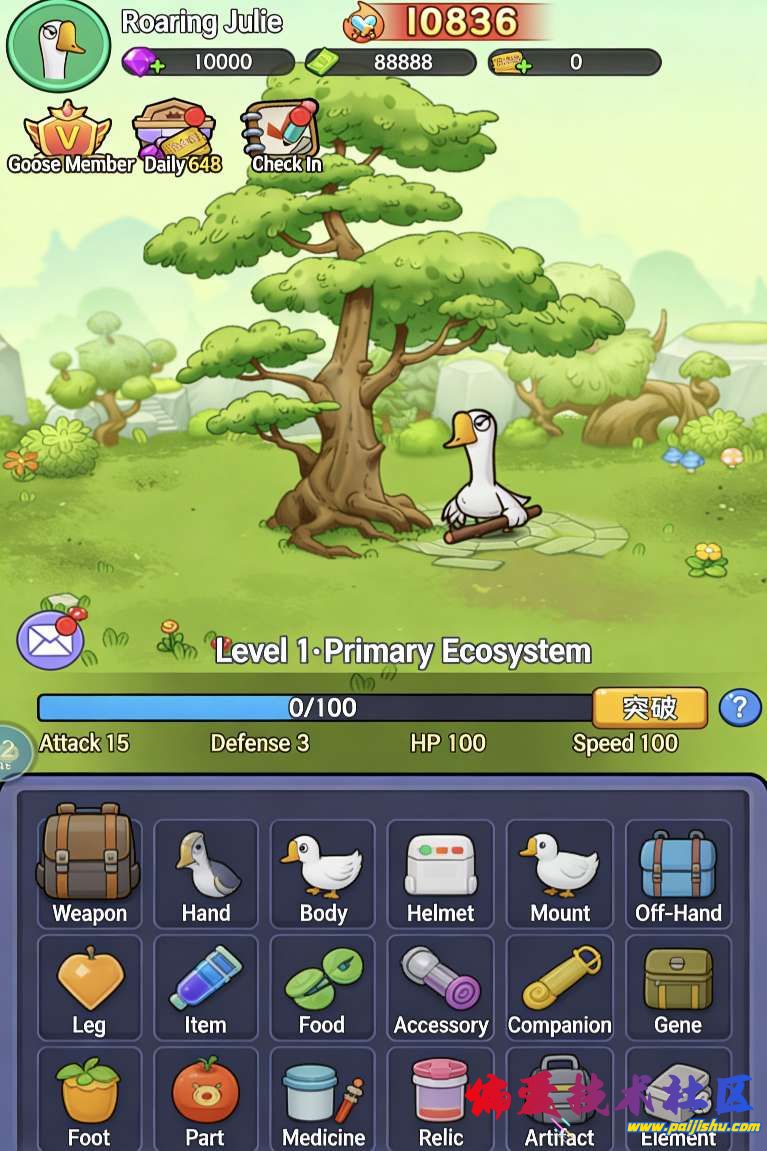767x1151 pixels.
Task: Tap the goose player avatar portrait
Action: 57,45
